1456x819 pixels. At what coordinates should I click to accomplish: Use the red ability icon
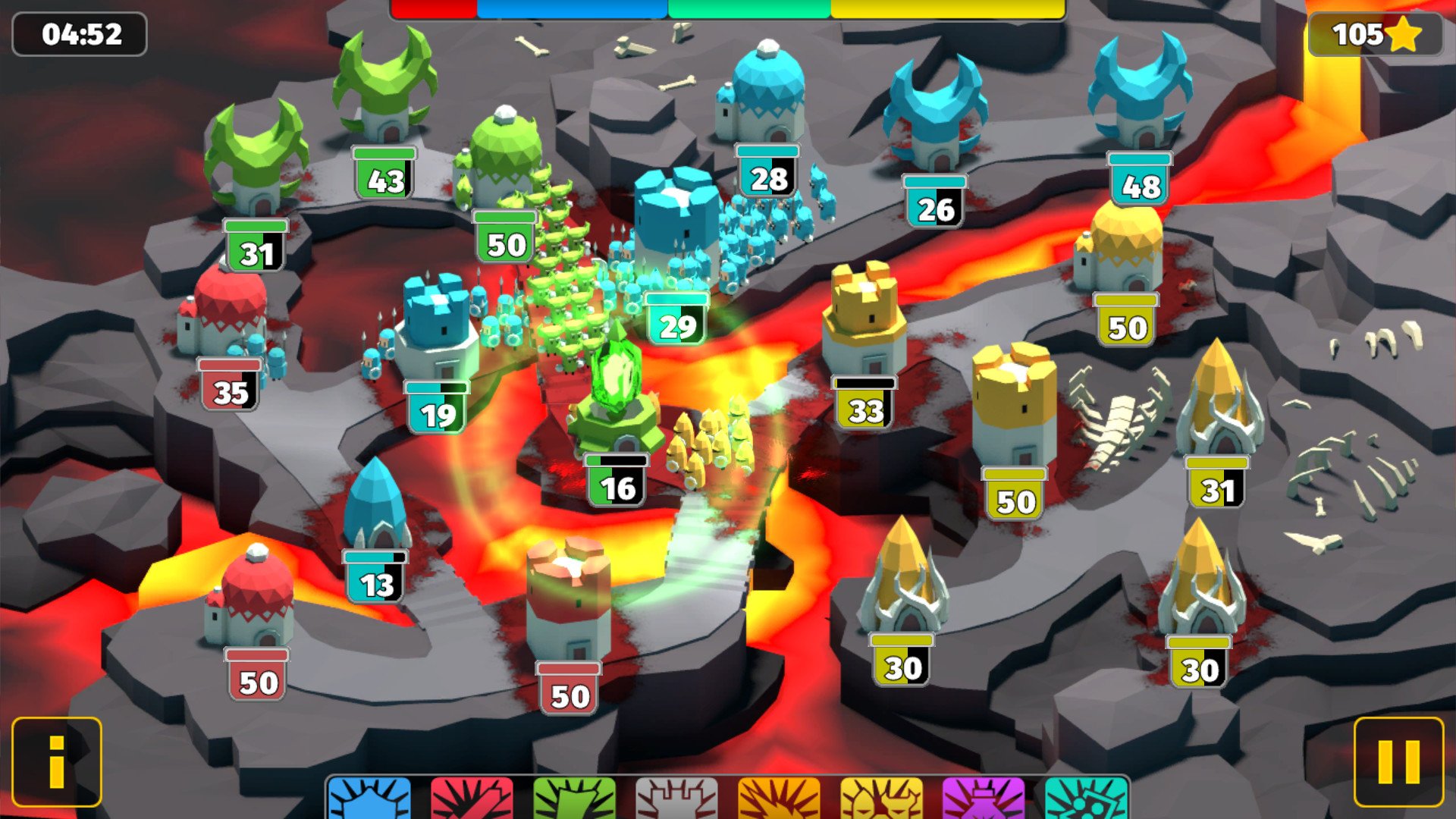(472, 799)
